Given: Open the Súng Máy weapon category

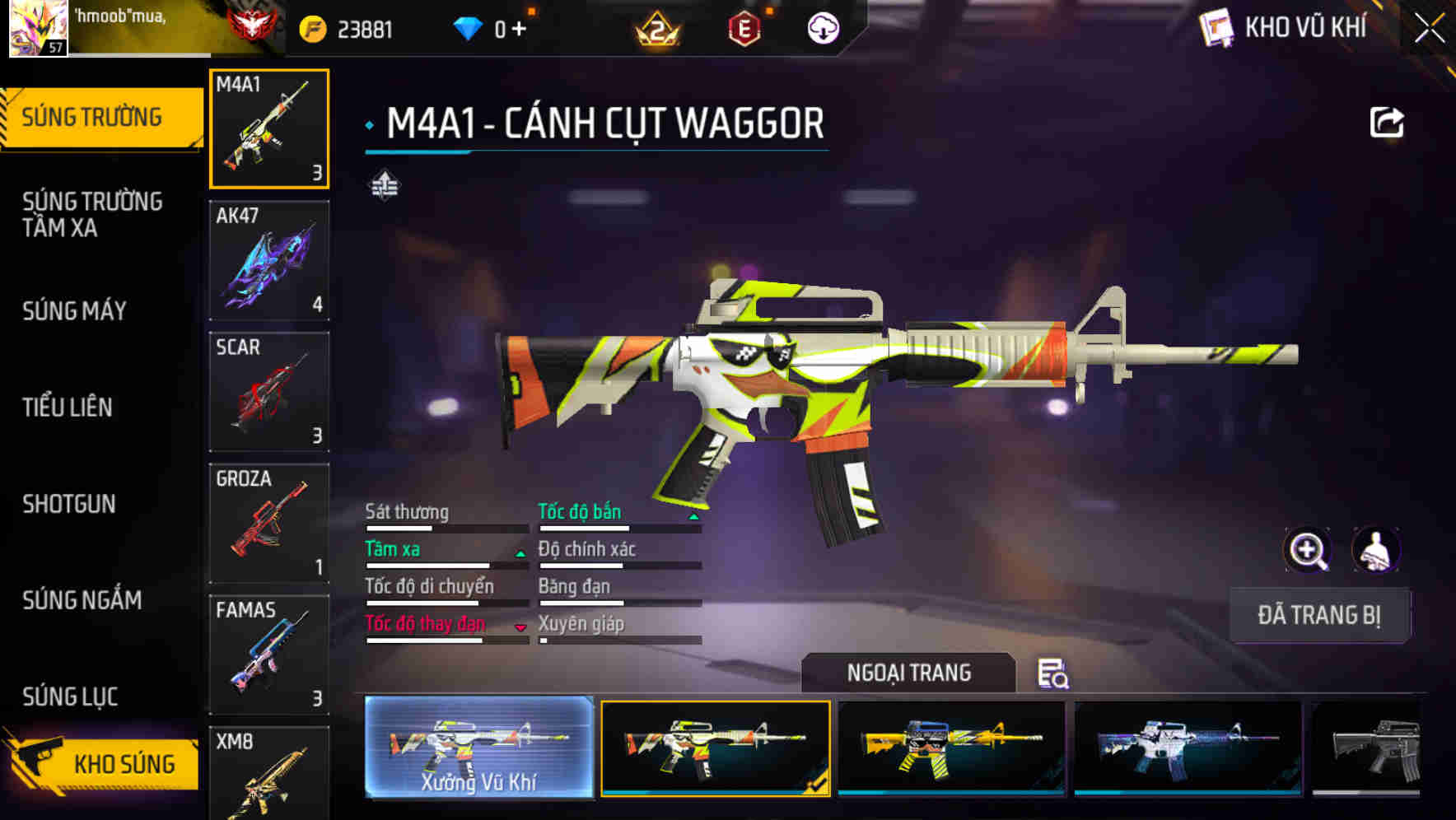Looking at the screenshot, I should tap(74, 311).
